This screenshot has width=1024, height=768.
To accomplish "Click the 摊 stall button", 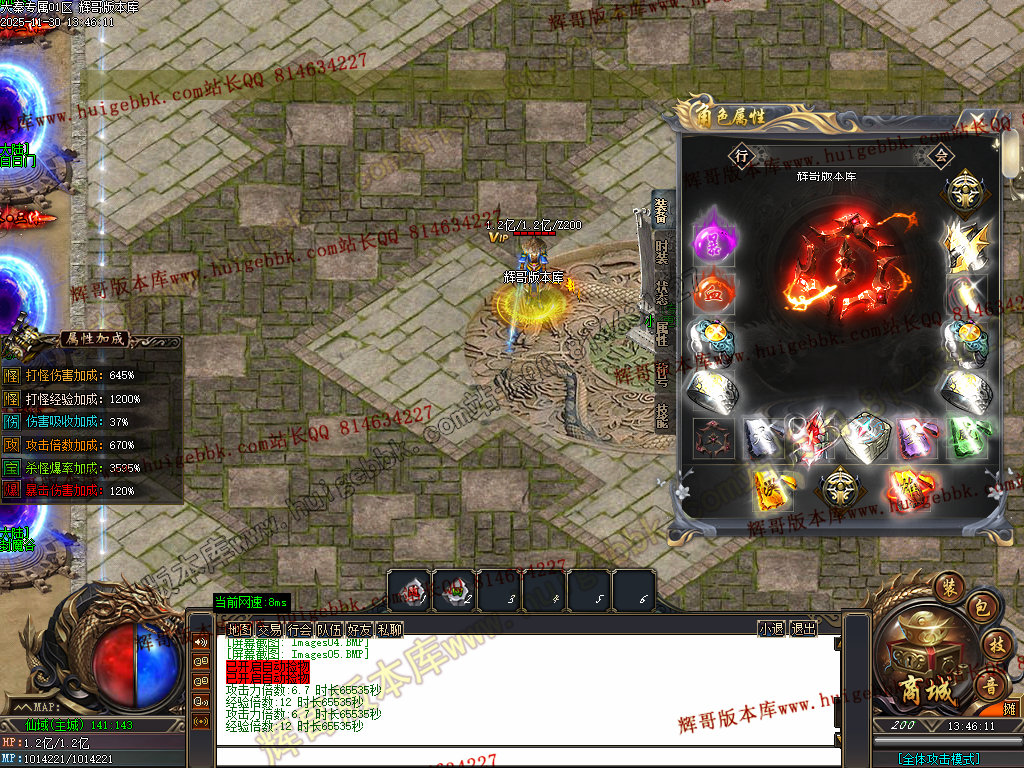I will point(1010,707).
